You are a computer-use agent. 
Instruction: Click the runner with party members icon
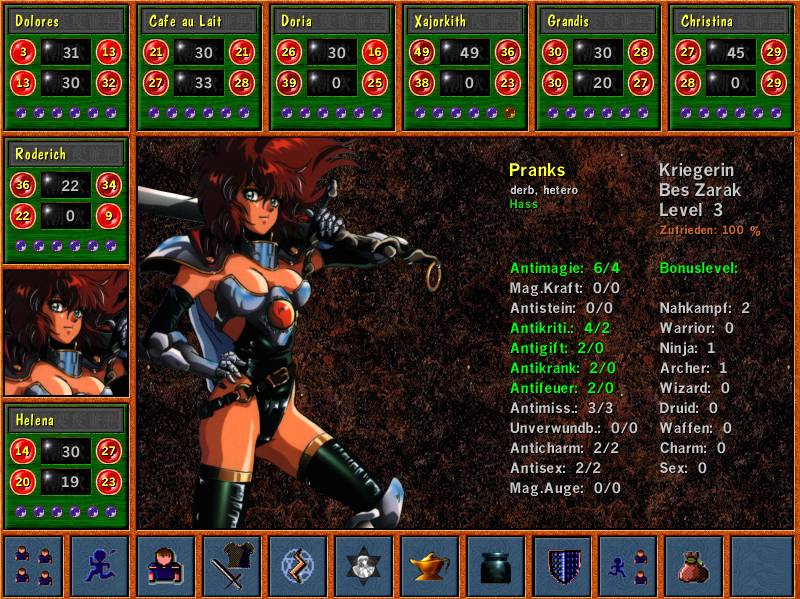point(628,566)
